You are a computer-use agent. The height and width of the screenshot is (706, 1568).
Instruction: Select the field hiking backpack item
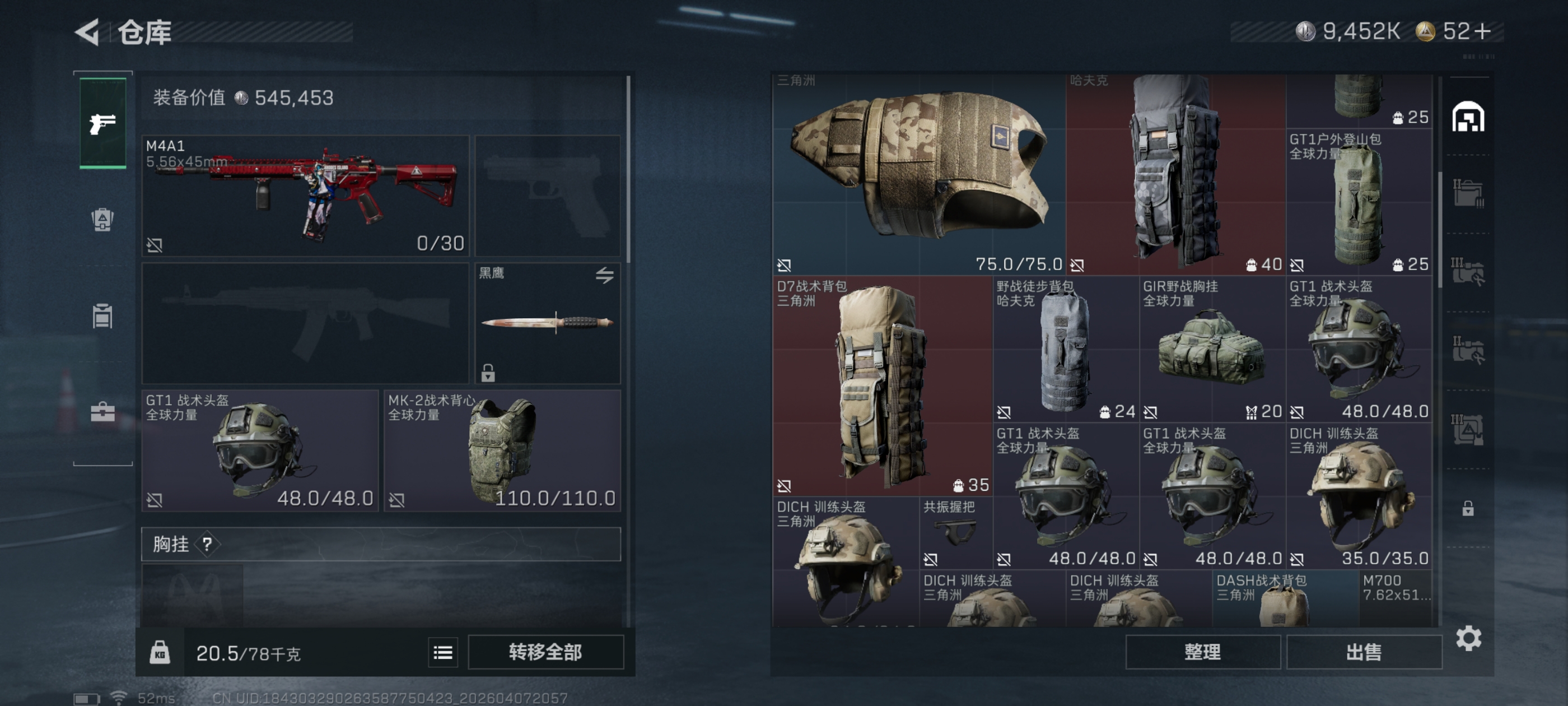[x=1065, y=349]
